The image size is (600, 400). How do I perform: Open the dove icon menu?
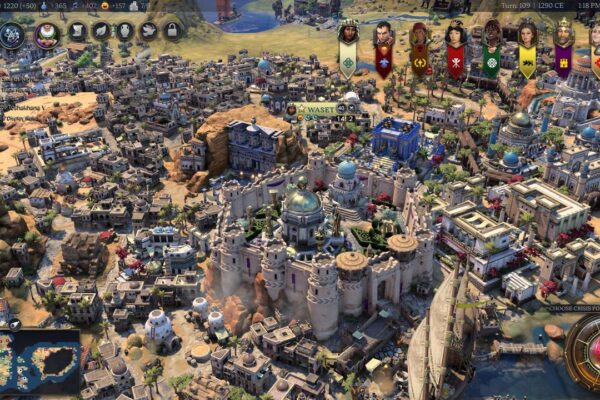coord(148,31)
